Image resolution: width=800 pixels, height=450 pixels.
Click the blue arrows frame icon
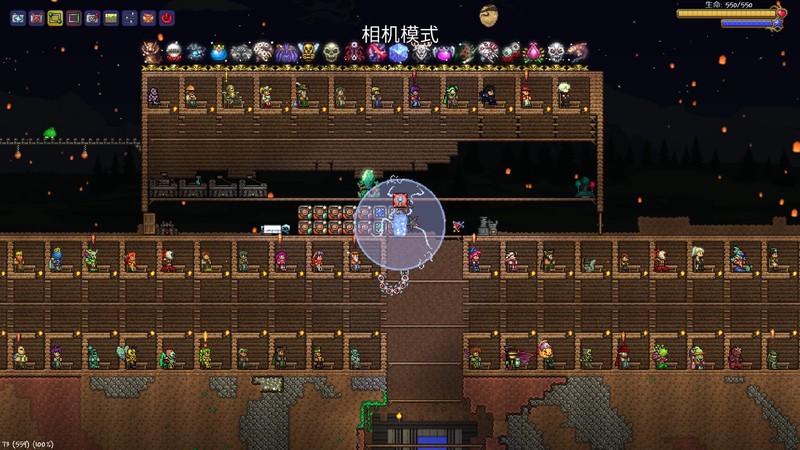point(17,18)
